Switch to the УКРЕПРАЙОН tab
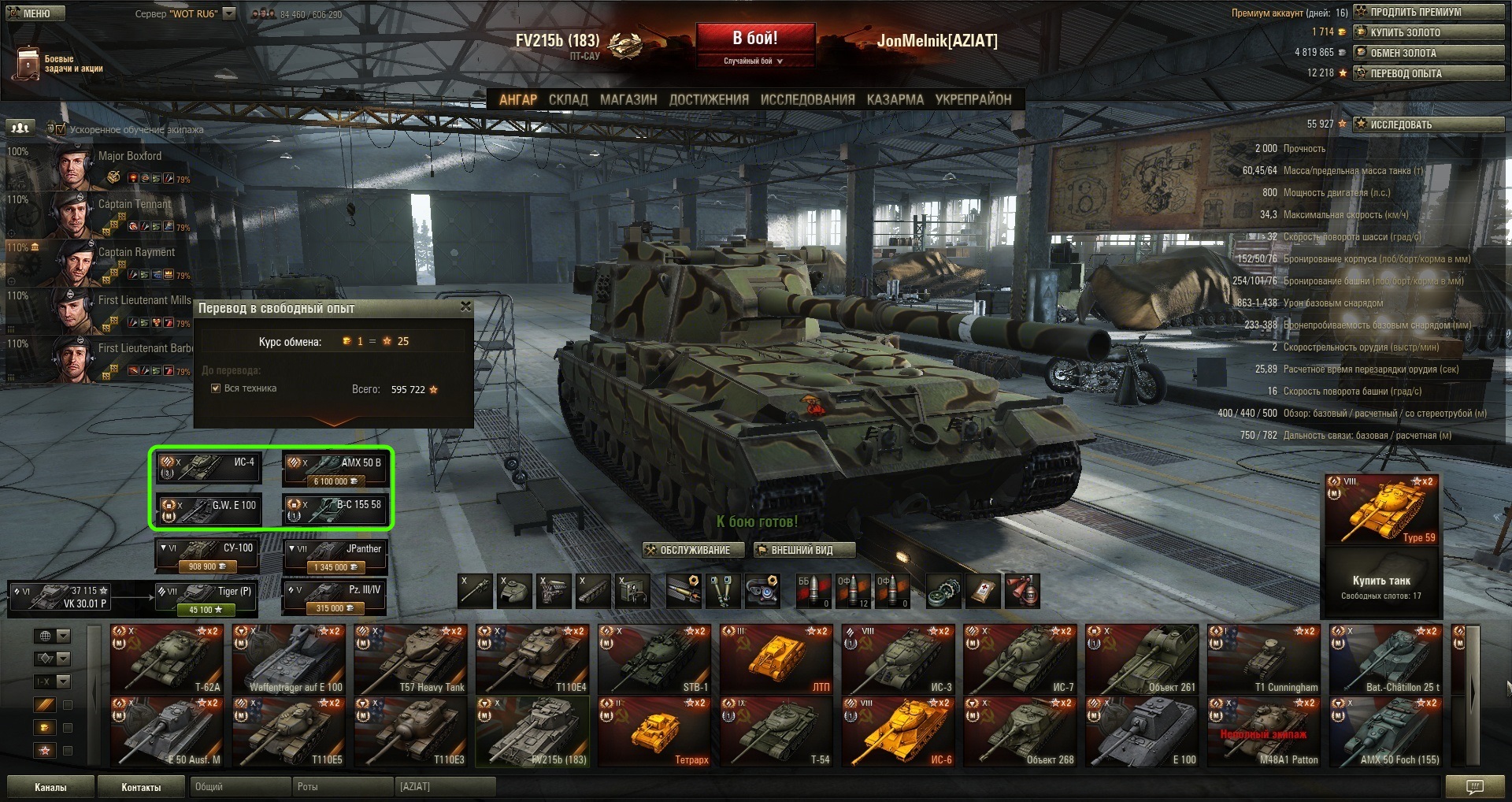 click(x=973, y=100)
